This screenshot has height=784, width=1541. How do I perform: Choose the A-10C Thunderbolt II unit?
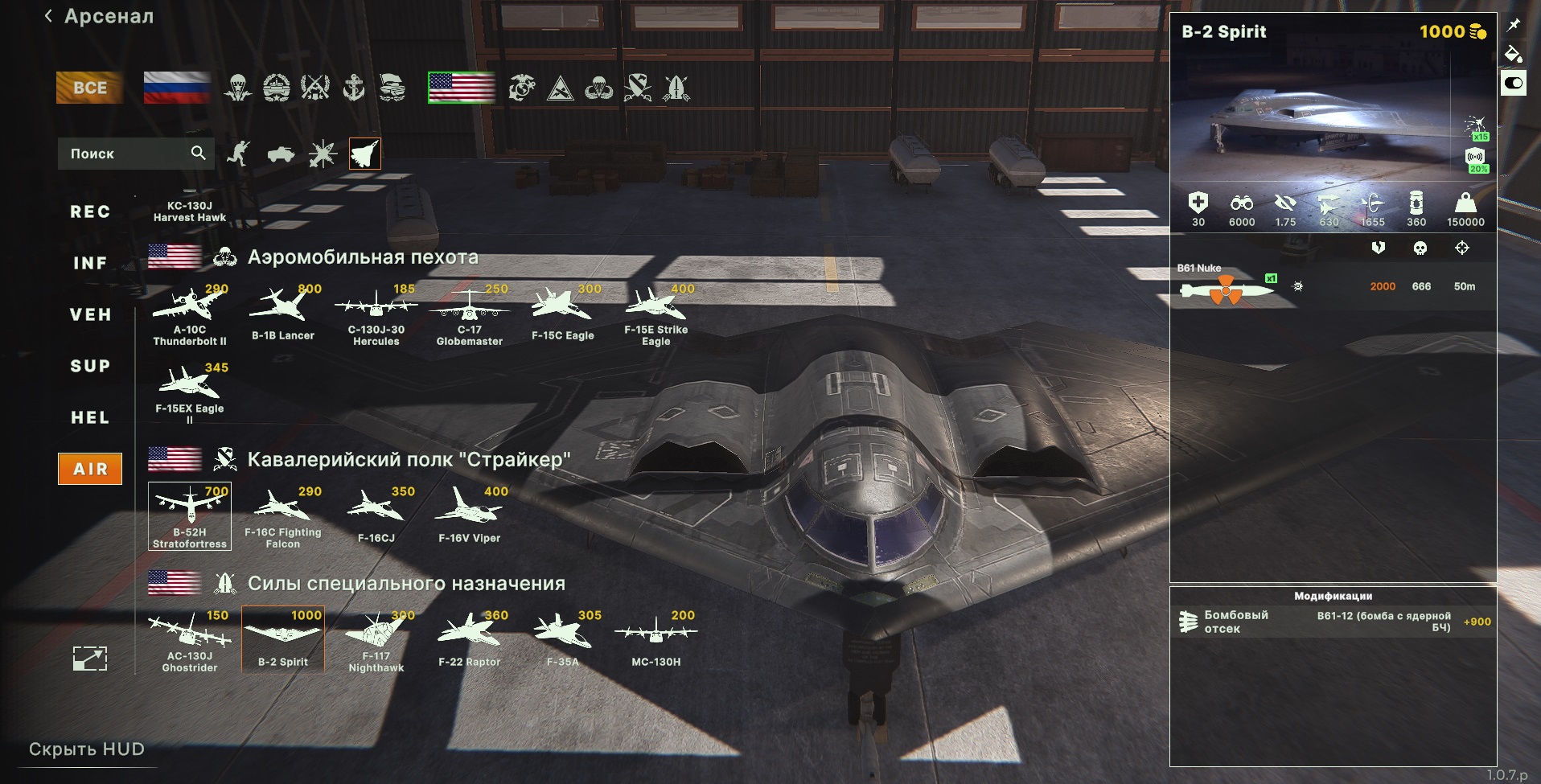(x=190, y=315)
